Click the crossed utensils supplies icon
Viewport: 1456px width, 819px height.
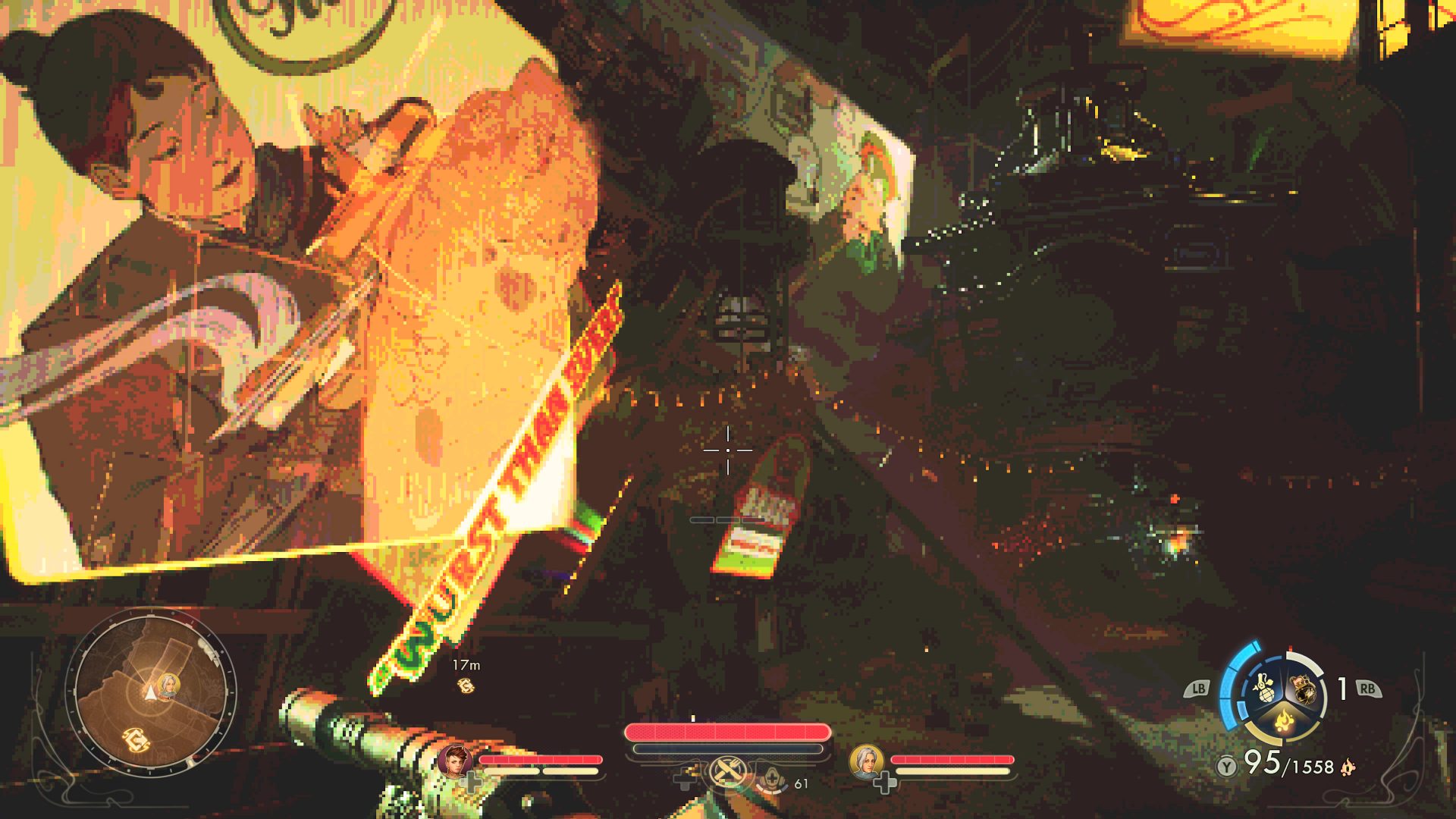[726, 770]
